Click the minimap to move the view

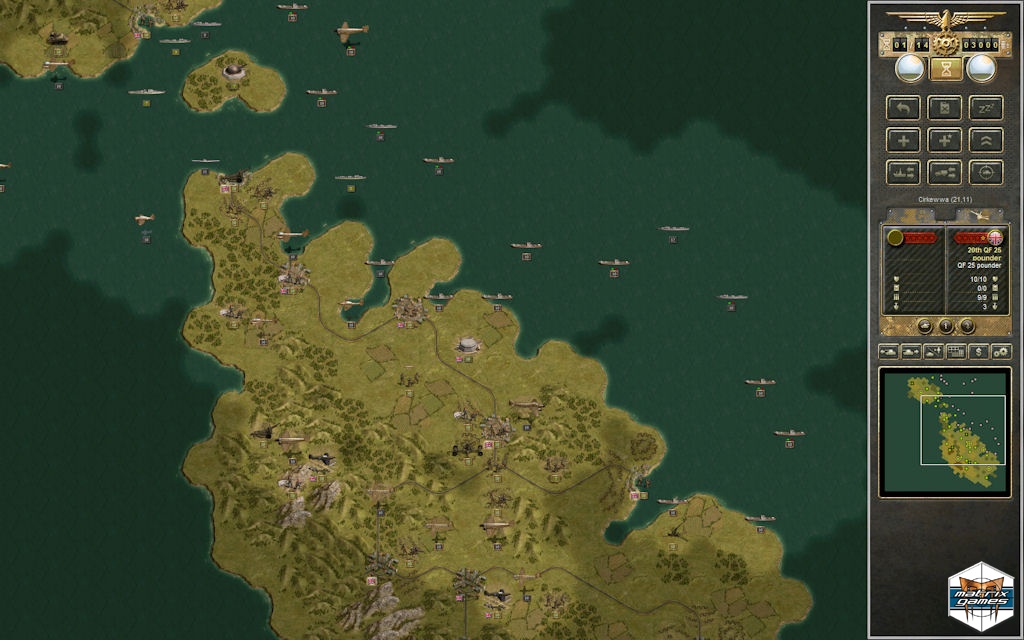(944, 431)
